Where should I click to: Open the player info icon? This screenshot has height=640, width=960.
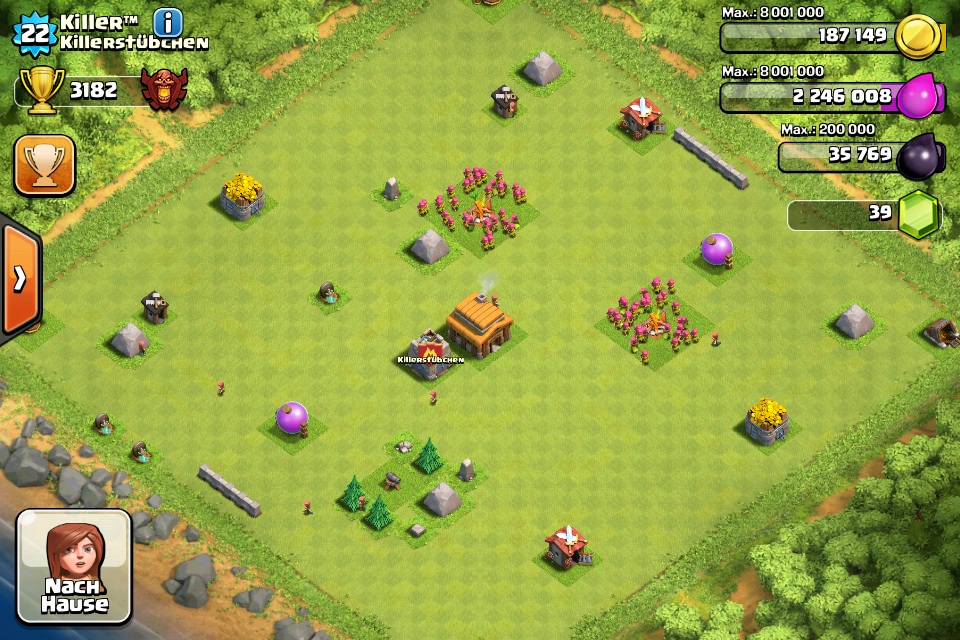tap(169, 22)
